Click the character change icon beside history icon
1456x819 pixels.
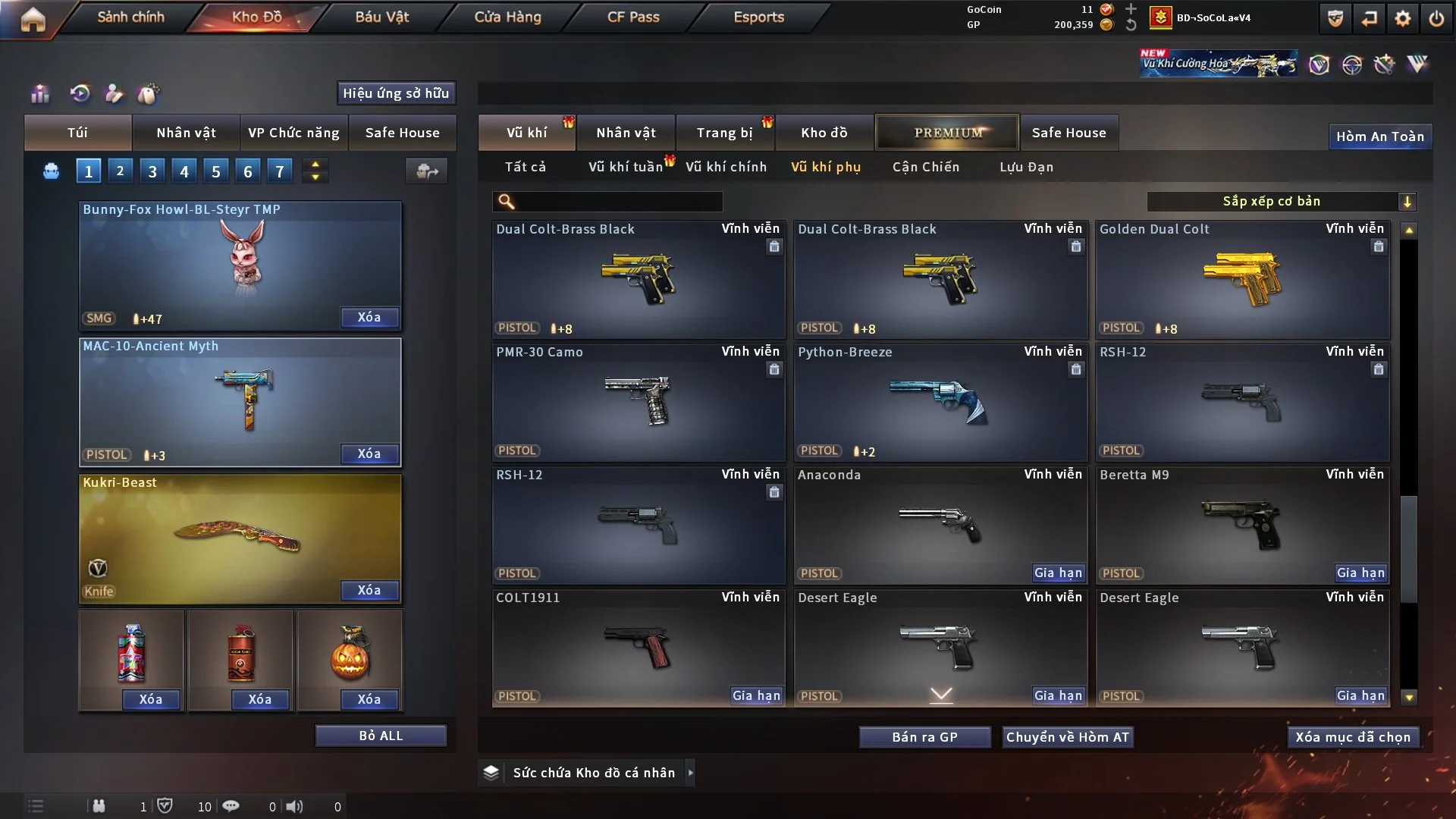point(114,94)
